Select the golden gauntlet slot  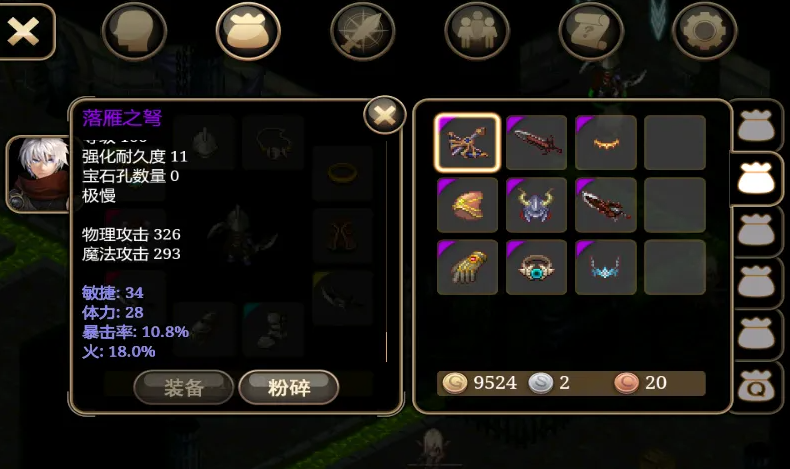point(467,267)
